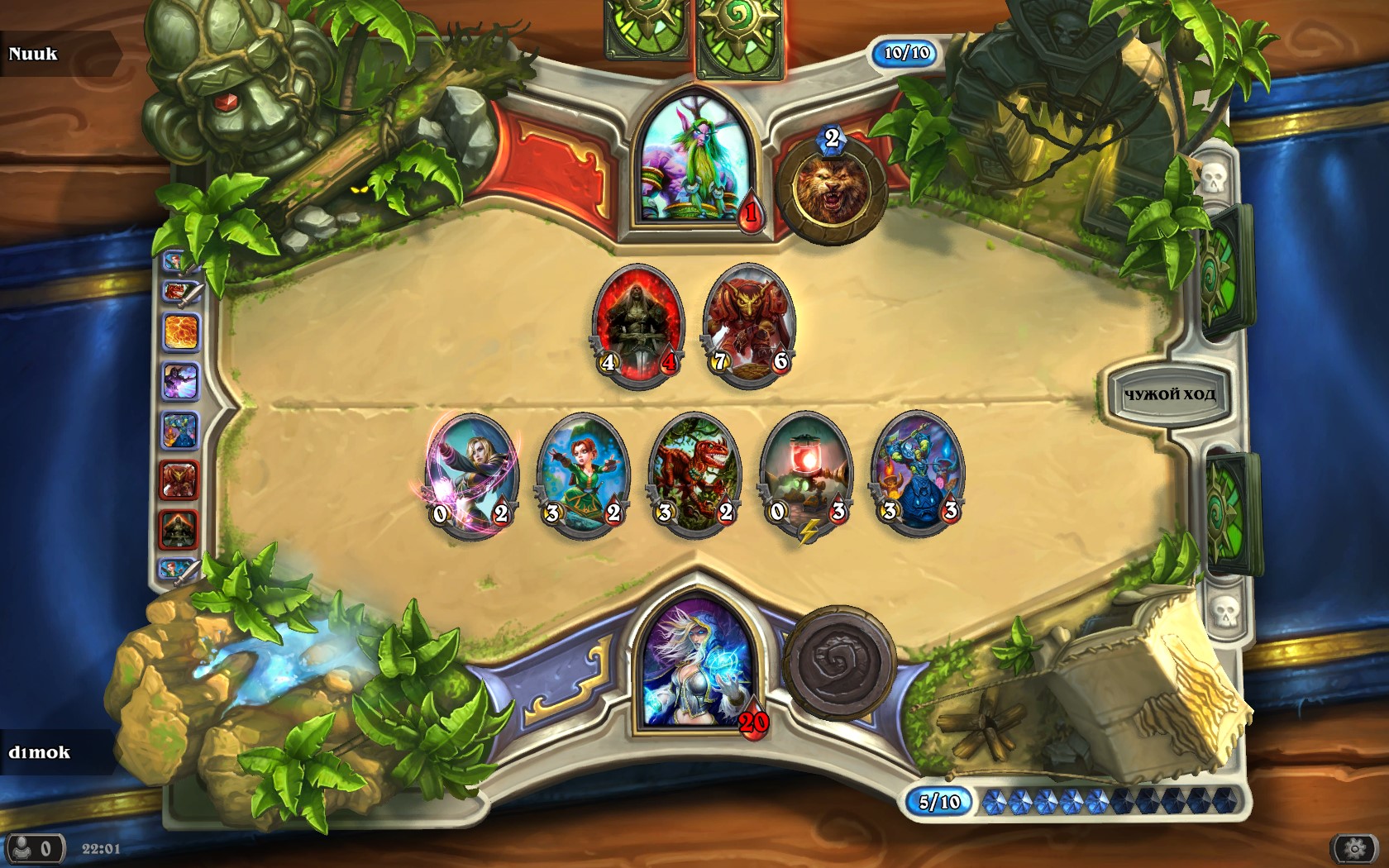Target the enemy 7/6 red minion
The image size is (1389, 868).
[748, 324]
